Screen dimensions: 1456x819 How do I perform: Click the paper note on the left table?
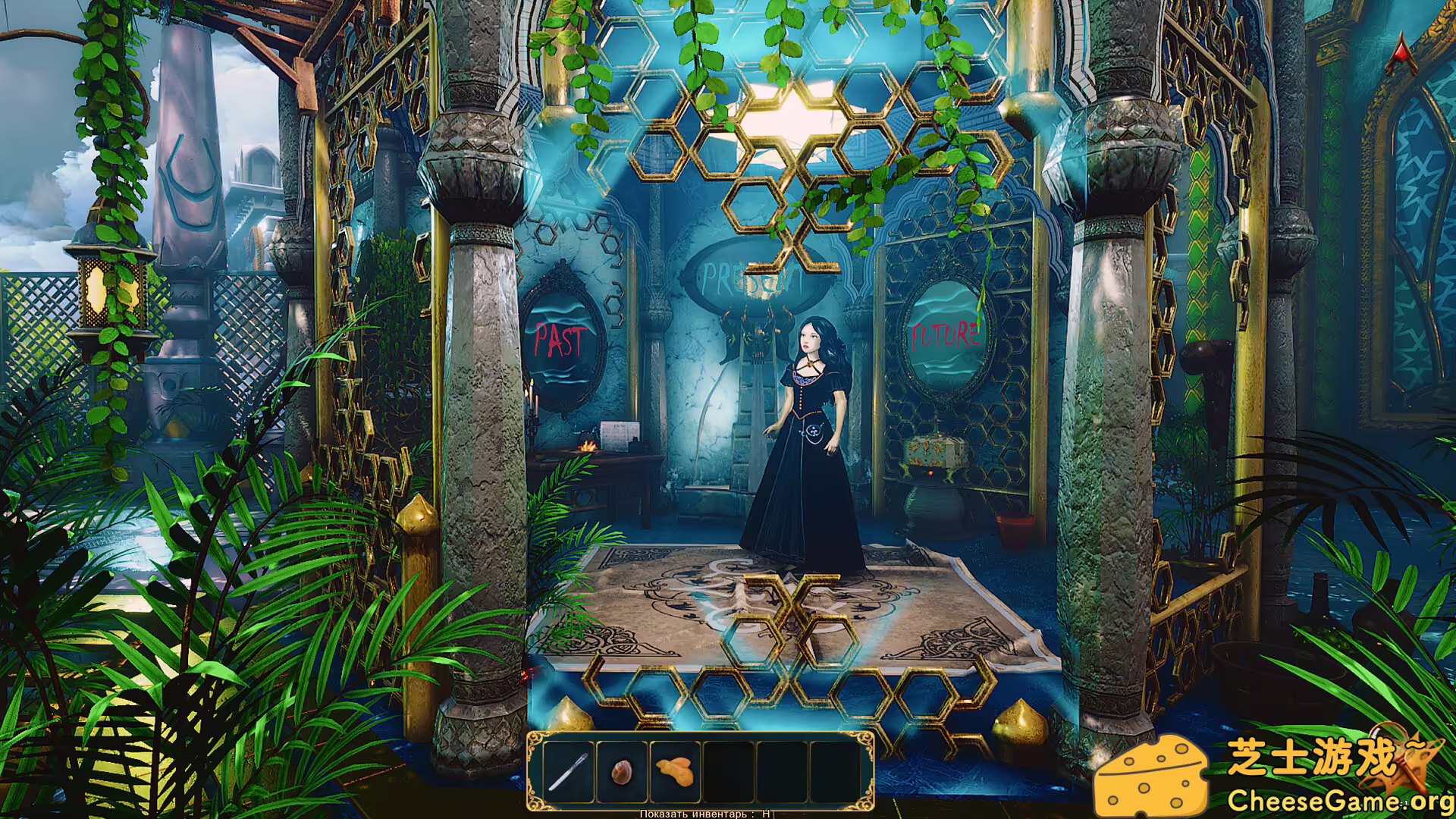[620, 436]
